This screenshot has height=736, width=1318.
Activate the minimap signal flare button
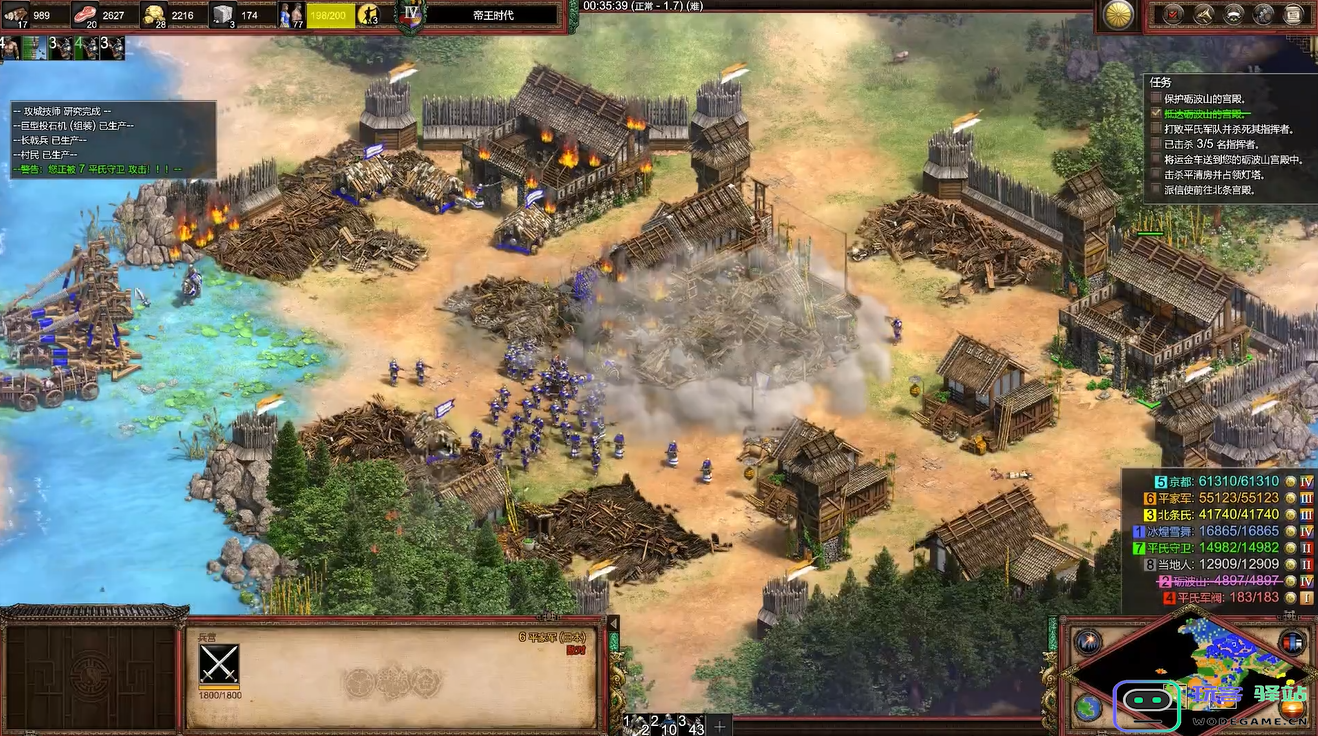(1087, 642)
